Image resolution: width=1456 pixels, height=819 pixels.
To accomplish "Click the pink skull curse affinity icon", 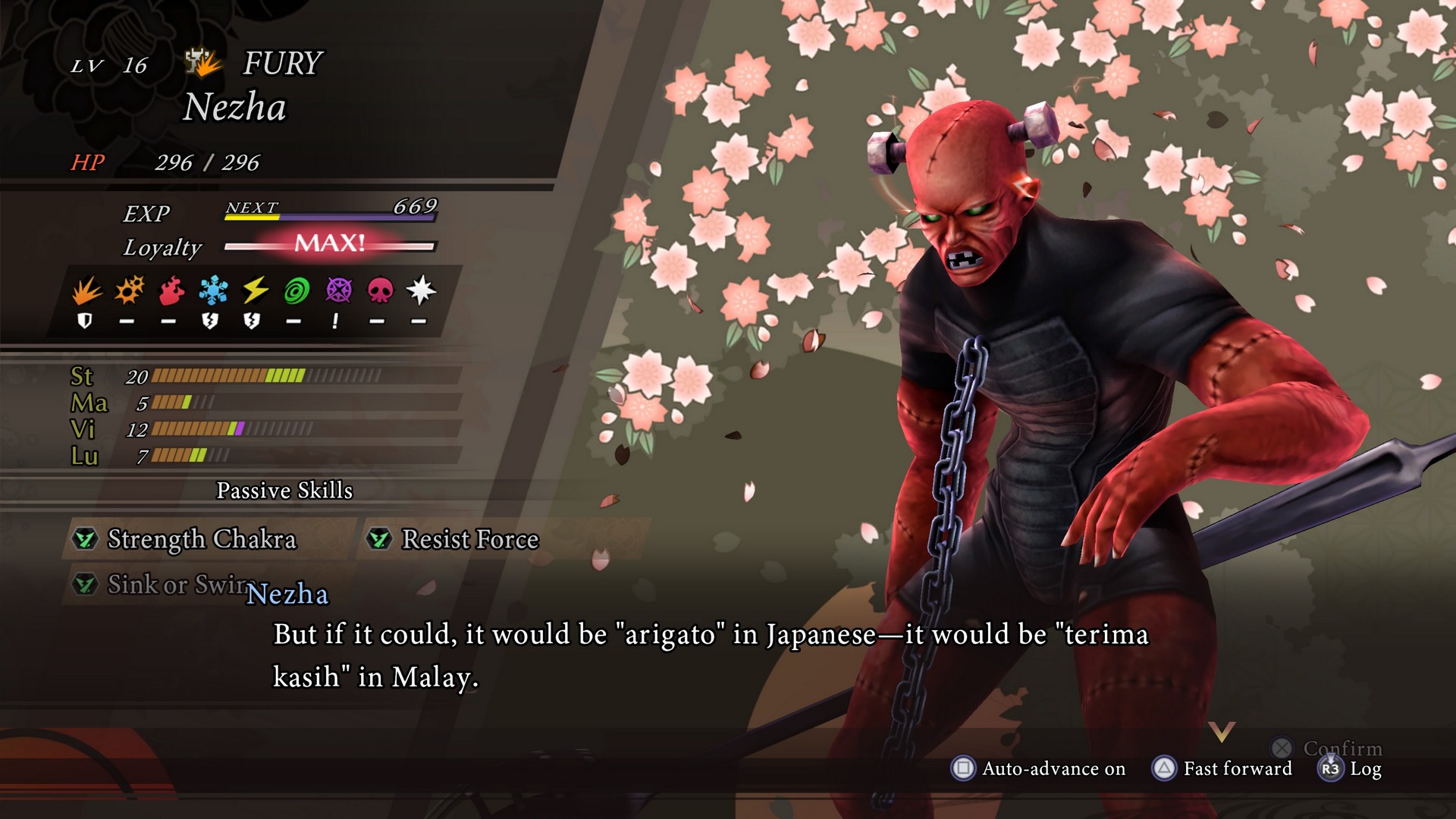I will [x=380, y=290].
